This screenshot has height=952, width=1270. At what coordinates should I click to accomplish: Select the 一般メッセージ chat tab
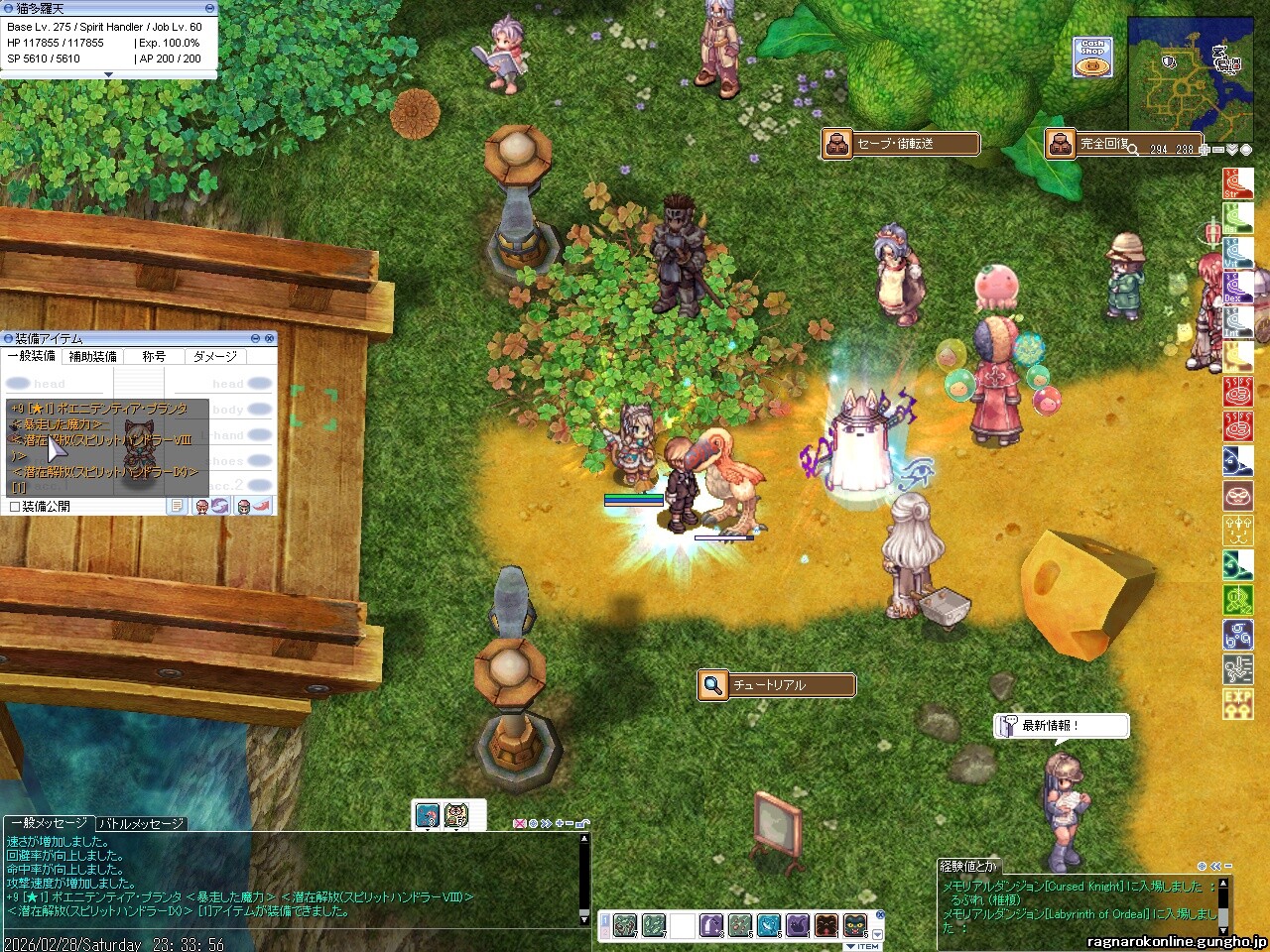pyautogui.click(x=49, y=823)
